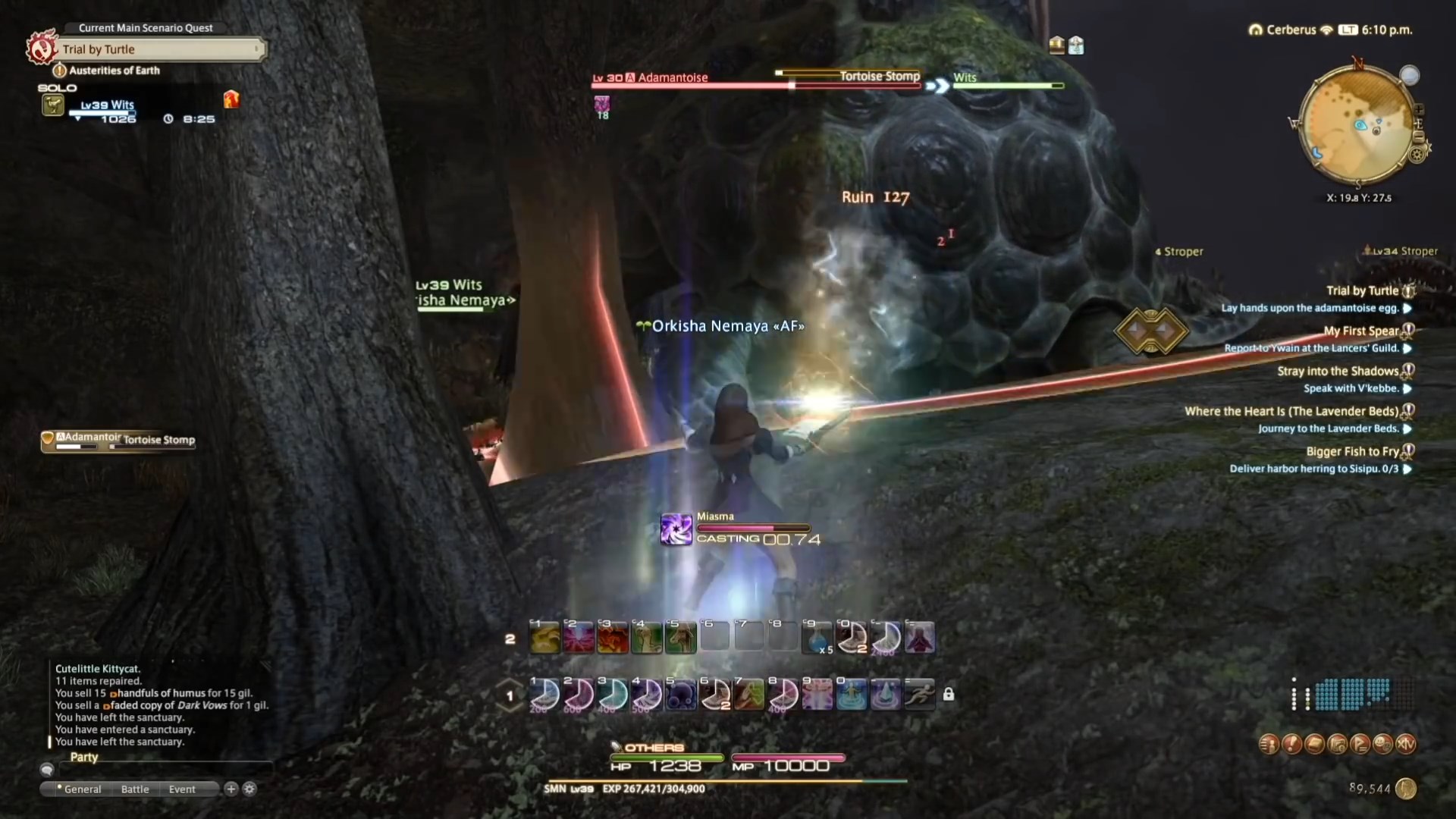Click the chat log settings gear icon
This screenshot has height=819, width=1456.
[x=249, y=789]
